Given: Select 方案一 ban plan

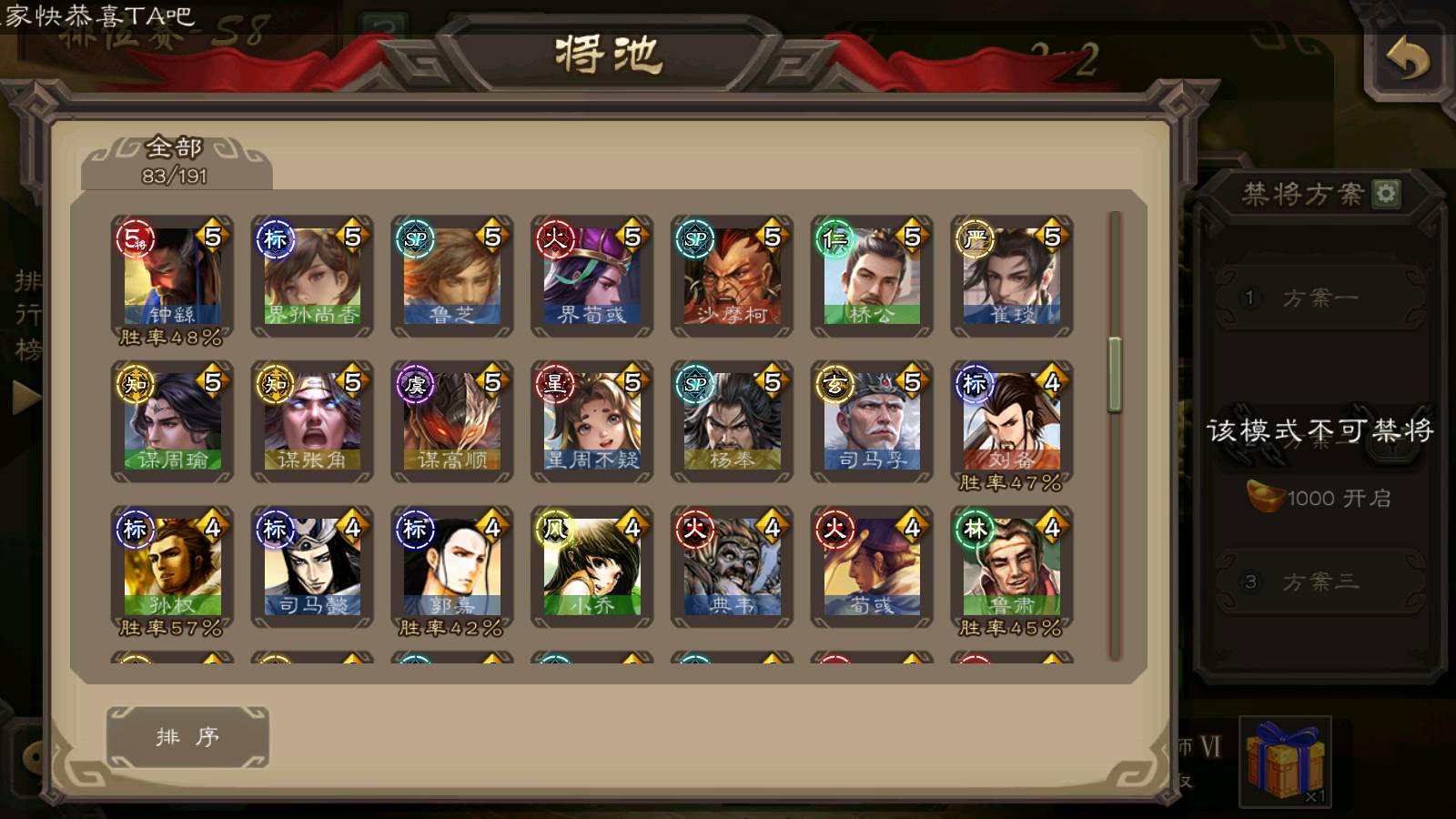Looking at the screenshot, I should 1319,298.
